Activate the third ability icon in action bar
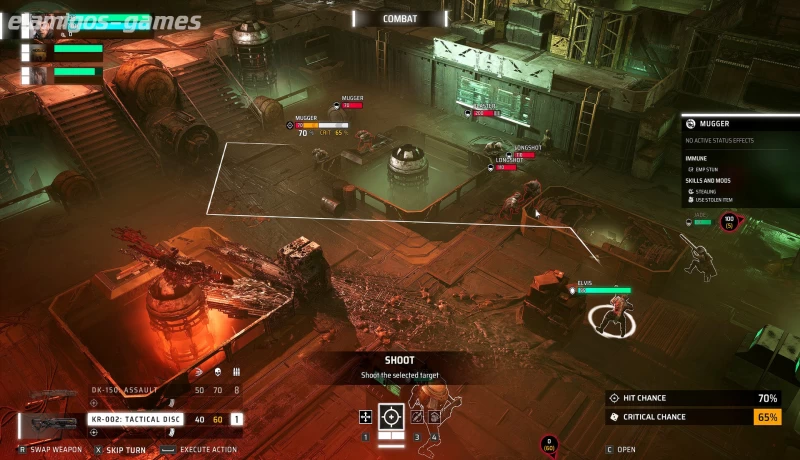 click(x=417, y=416)
